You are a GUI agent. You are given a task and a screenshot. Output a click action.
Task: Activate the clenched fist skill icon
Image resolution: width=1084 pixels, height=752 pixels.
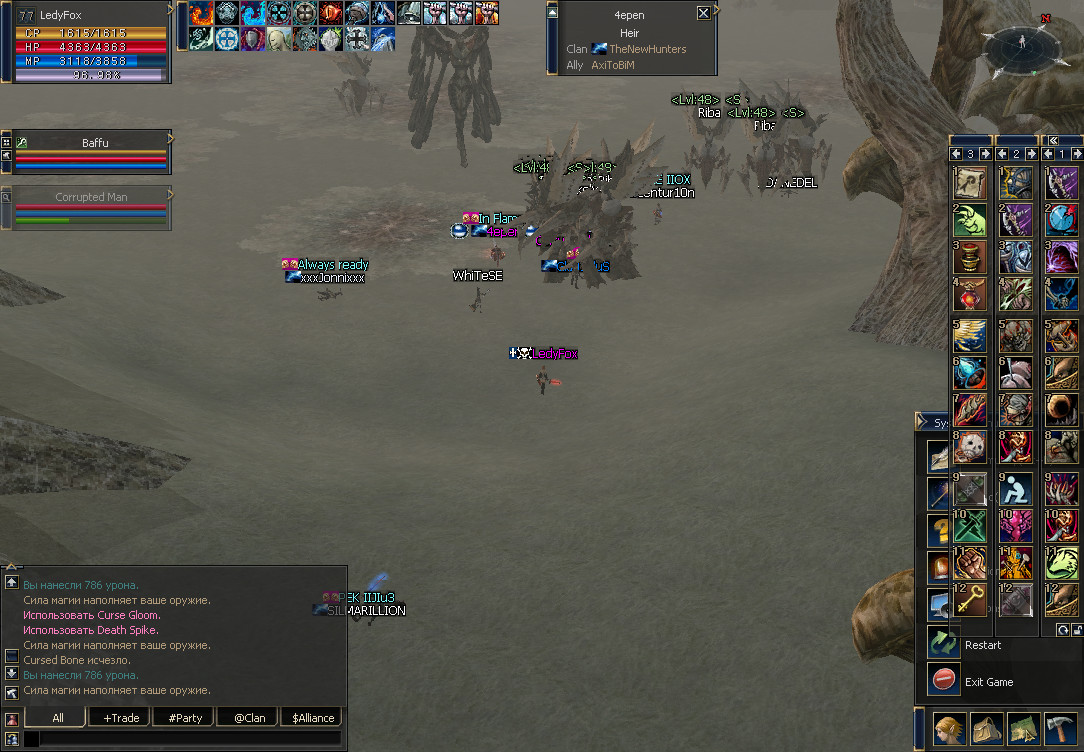(x=971, y=562)
